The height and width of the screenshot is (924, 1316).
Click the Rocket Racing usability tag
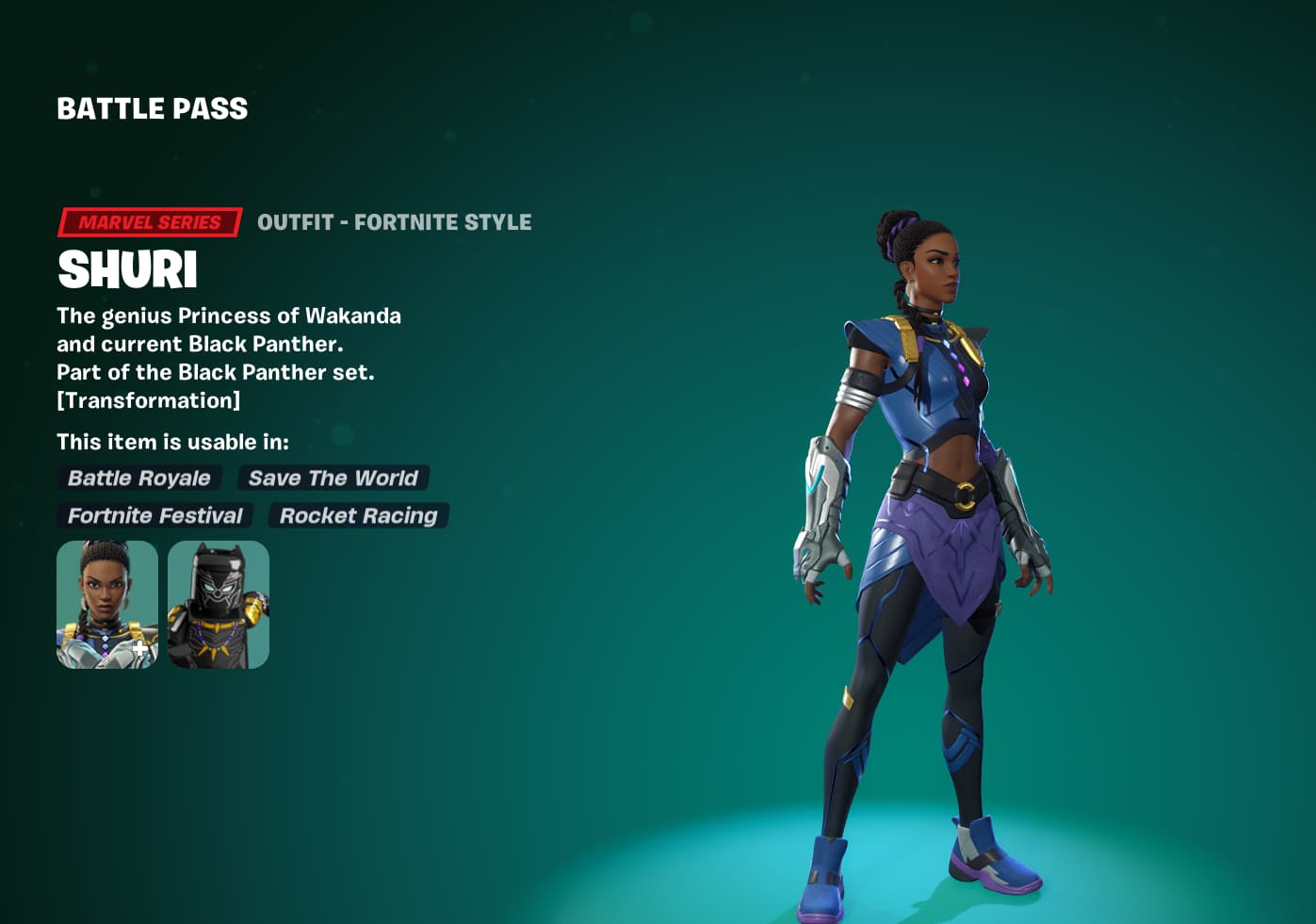358,515
